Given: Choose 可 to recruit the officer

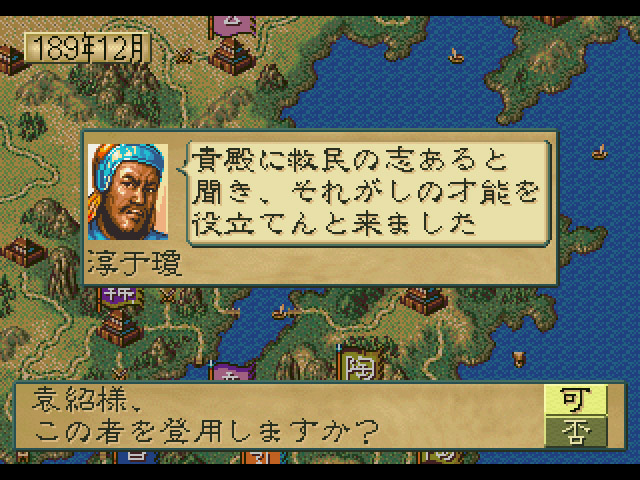Looking at the screenshot, I should point(568,400).
